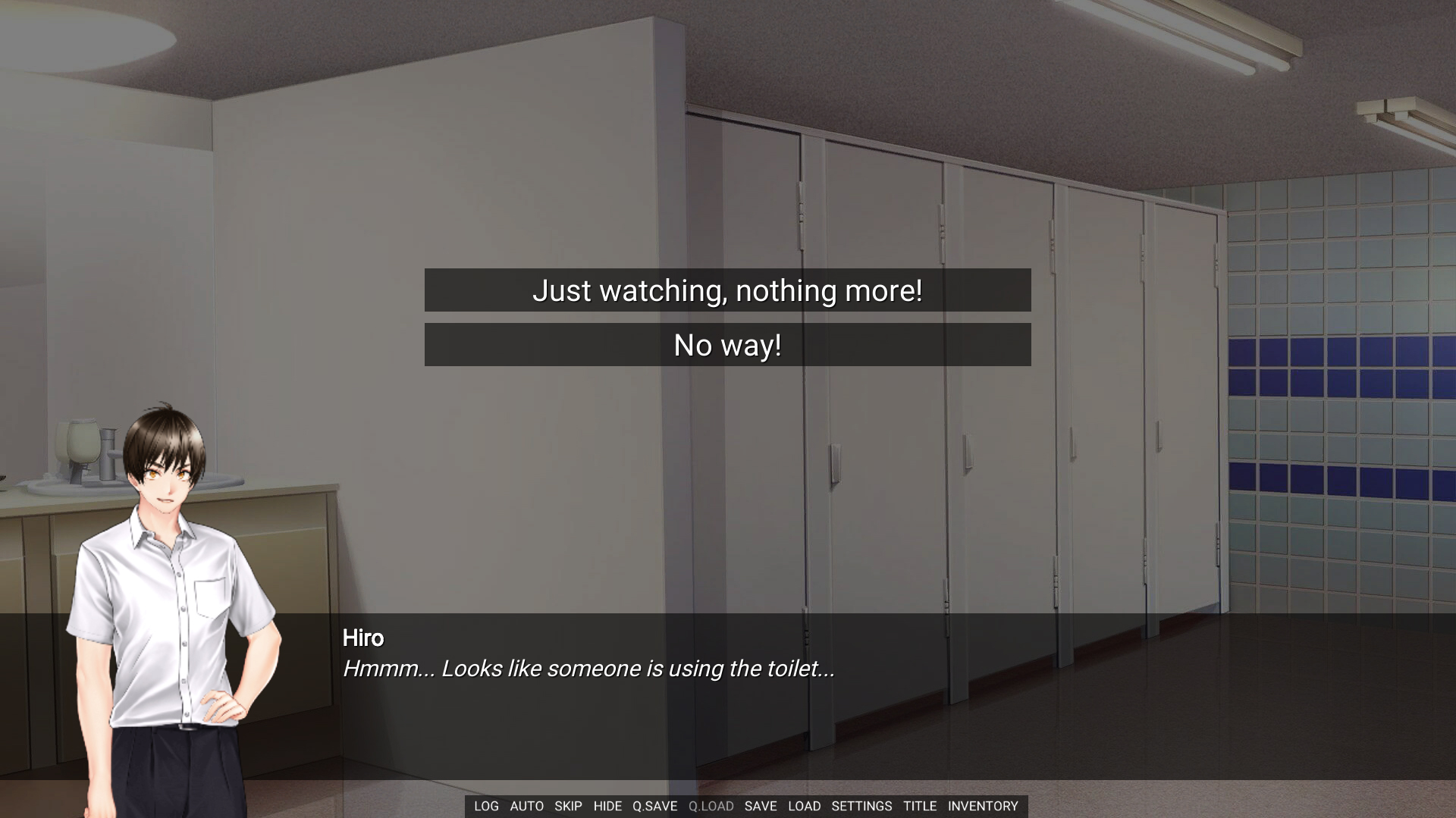
Task: Quick save with Q.SAVE
Action: (x=654, y=806)
